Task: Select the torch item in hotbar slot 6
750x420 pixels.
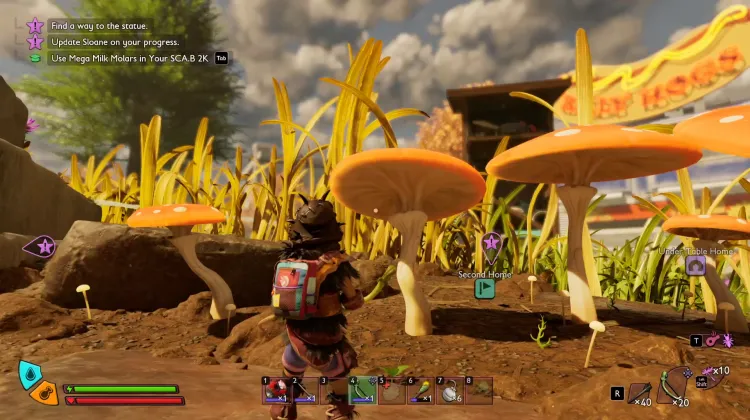Action: (x=420, y=390)
